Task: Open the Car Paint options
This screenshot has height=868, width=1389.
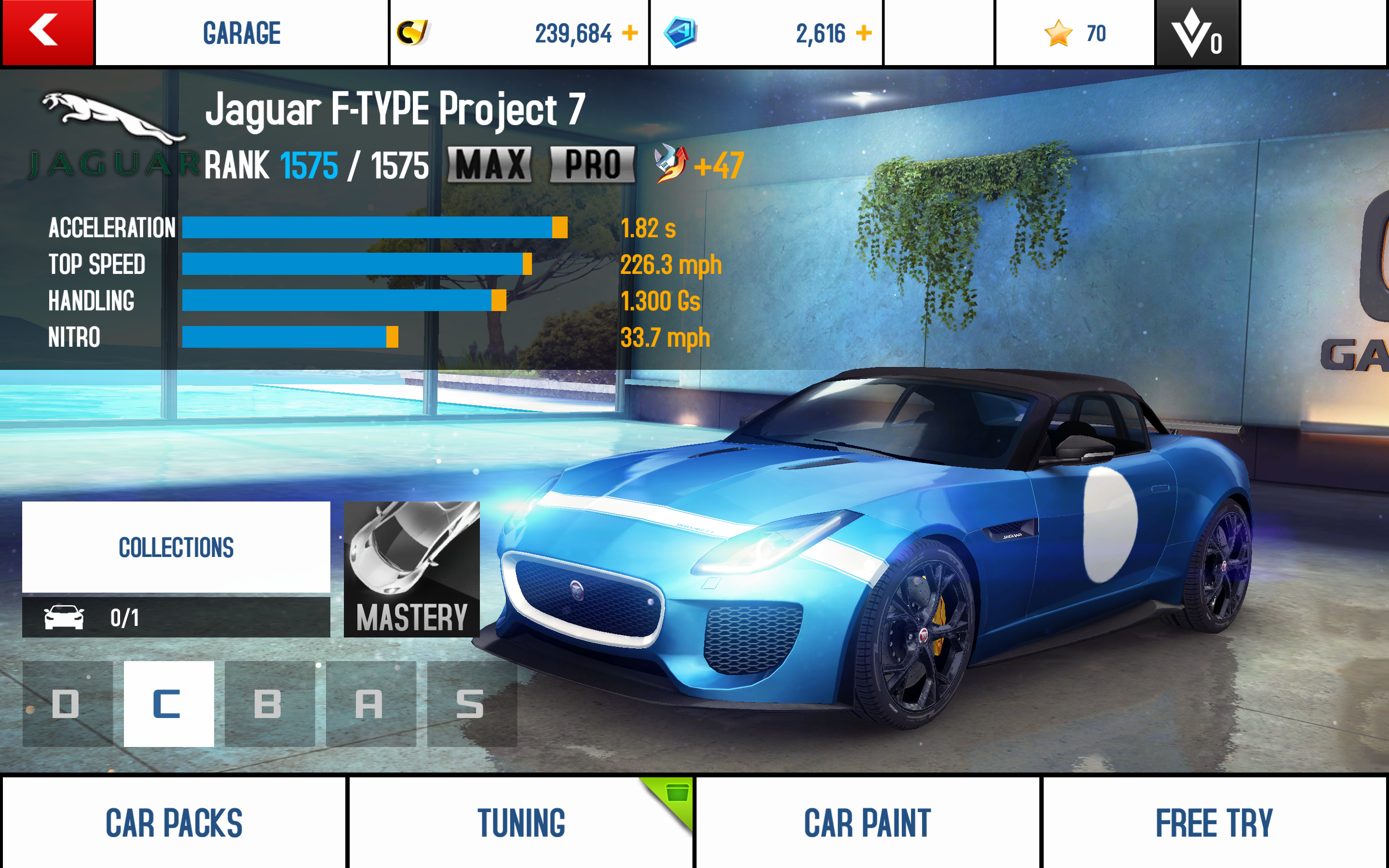Action: [x=867, y=822]
